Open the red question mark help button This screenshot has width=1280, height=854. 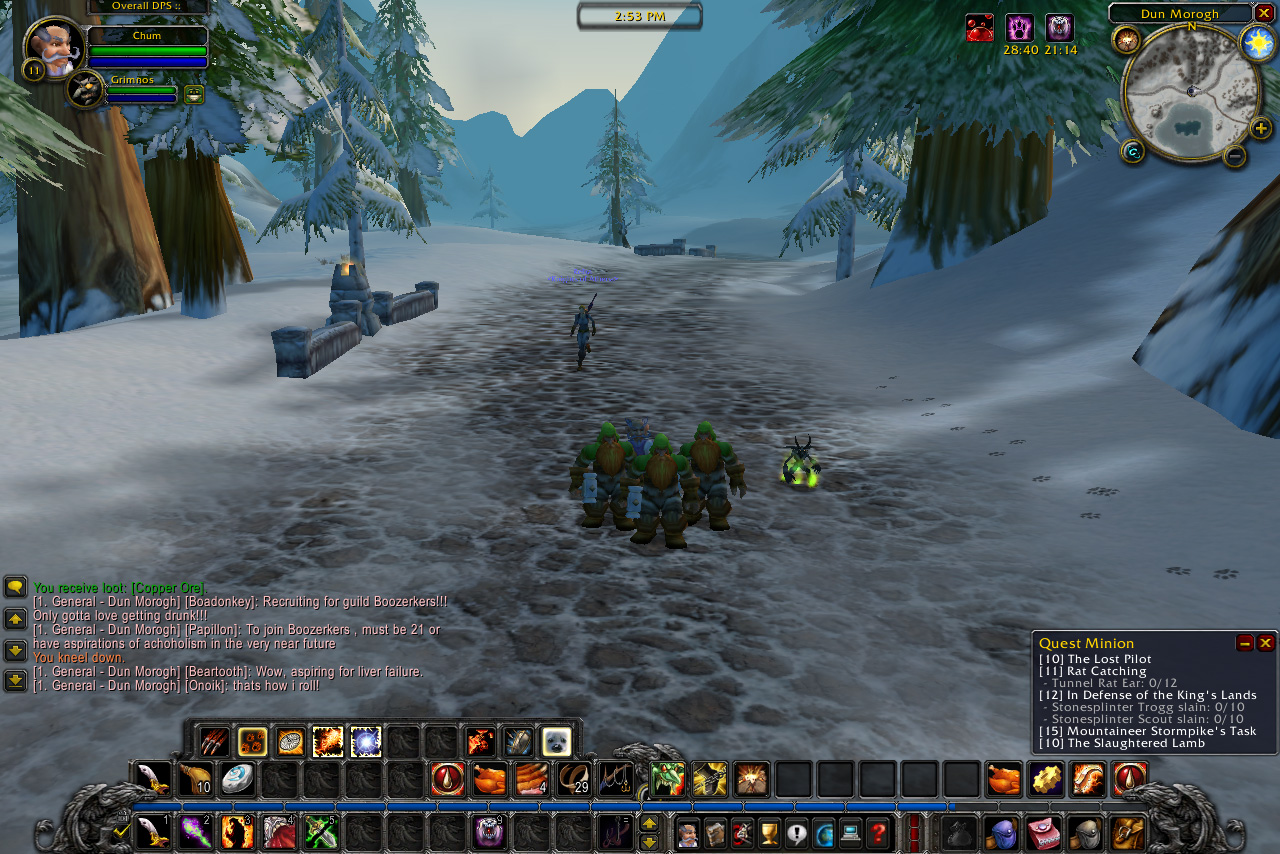click(x=877, y=832)
